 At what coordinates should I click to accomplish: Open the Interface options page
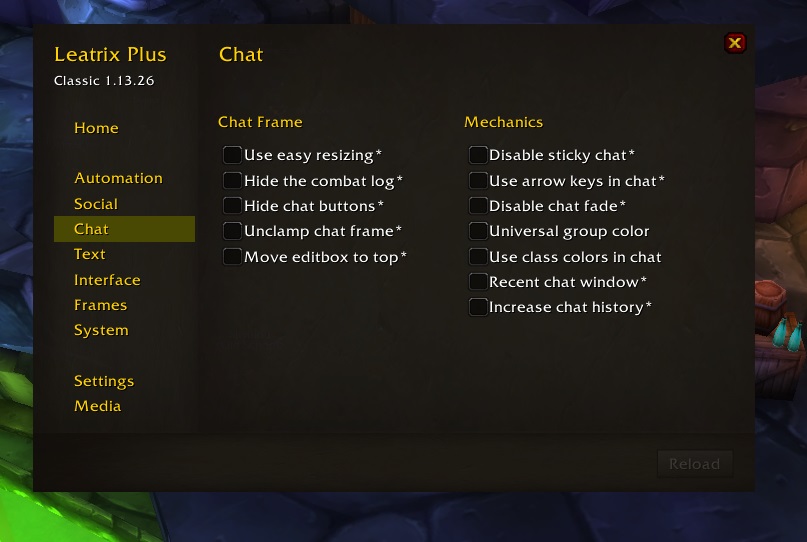[107, 280]
